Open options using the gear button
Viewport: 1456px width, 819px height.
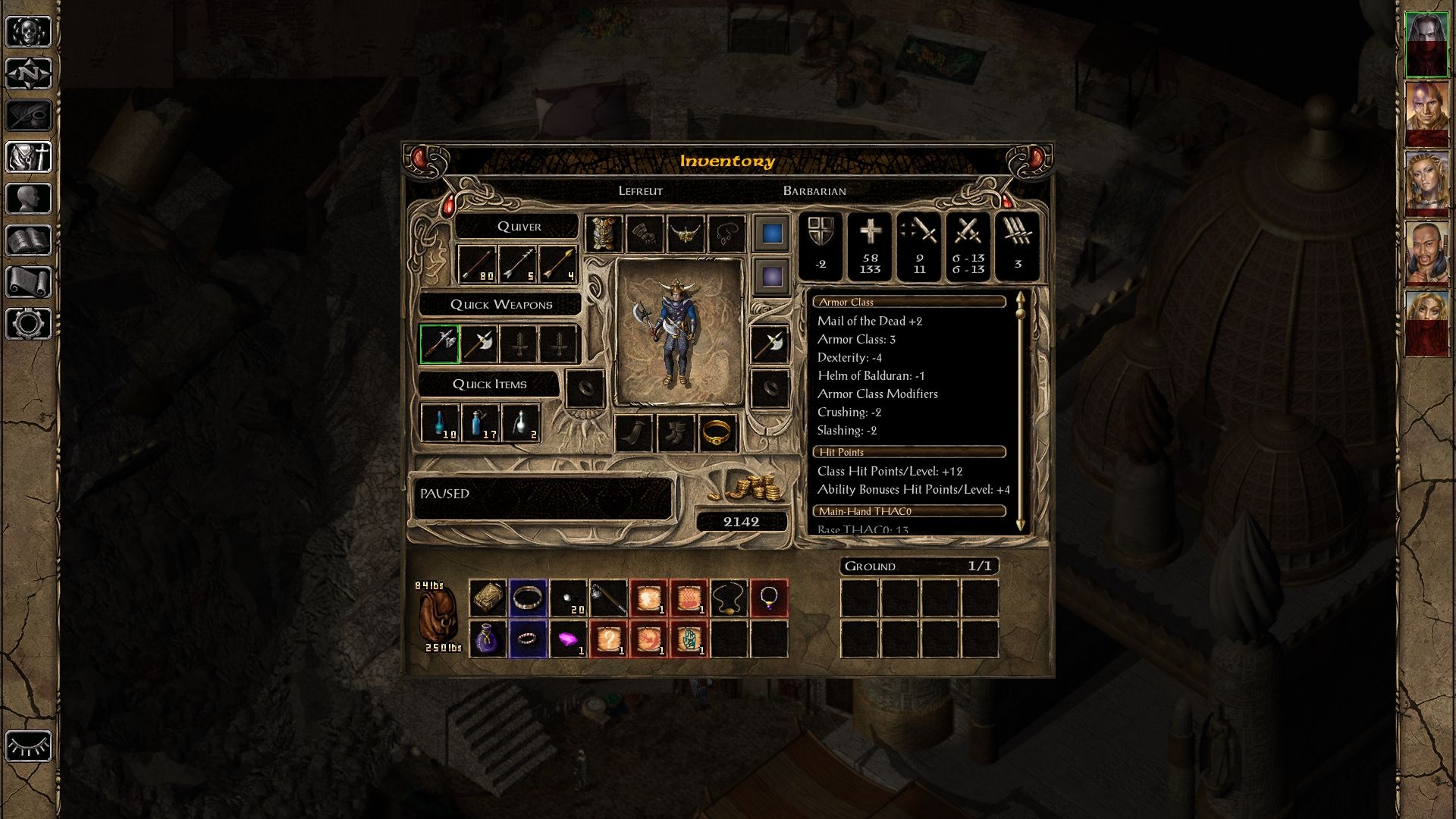click(x=29, y=324)
